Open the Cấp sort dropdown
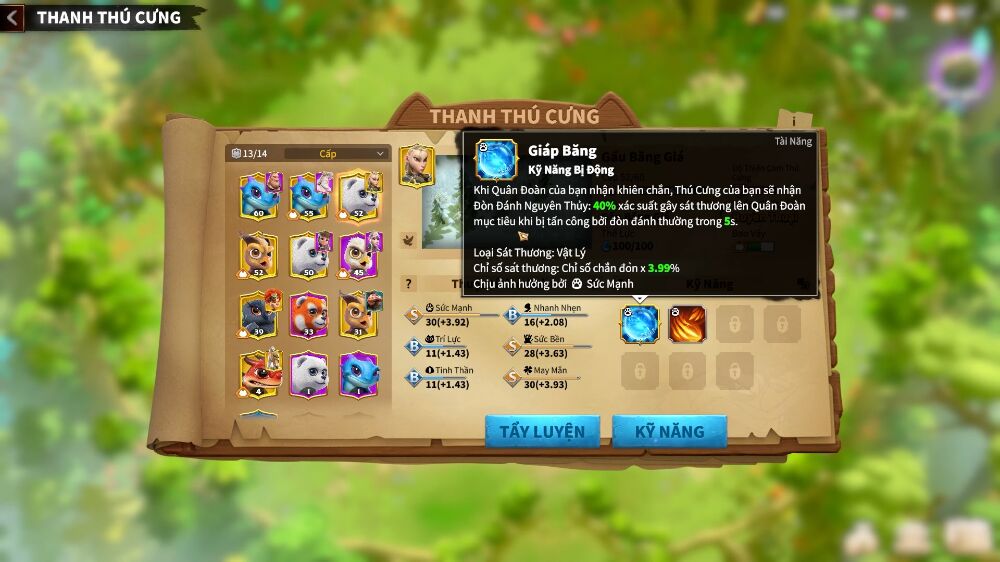 [337, 153]
